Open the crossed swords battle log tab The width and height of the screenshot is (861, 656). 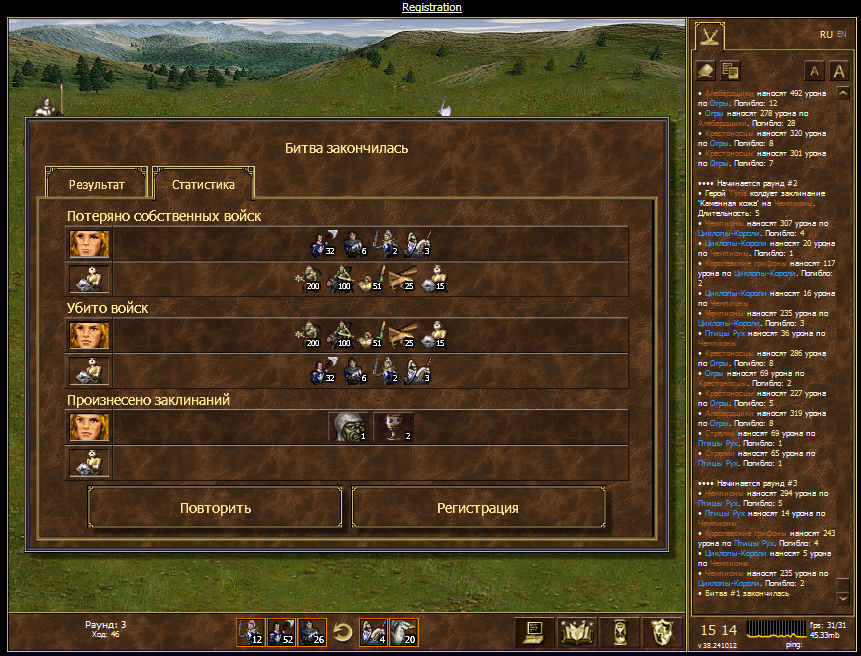coord(710,36)
